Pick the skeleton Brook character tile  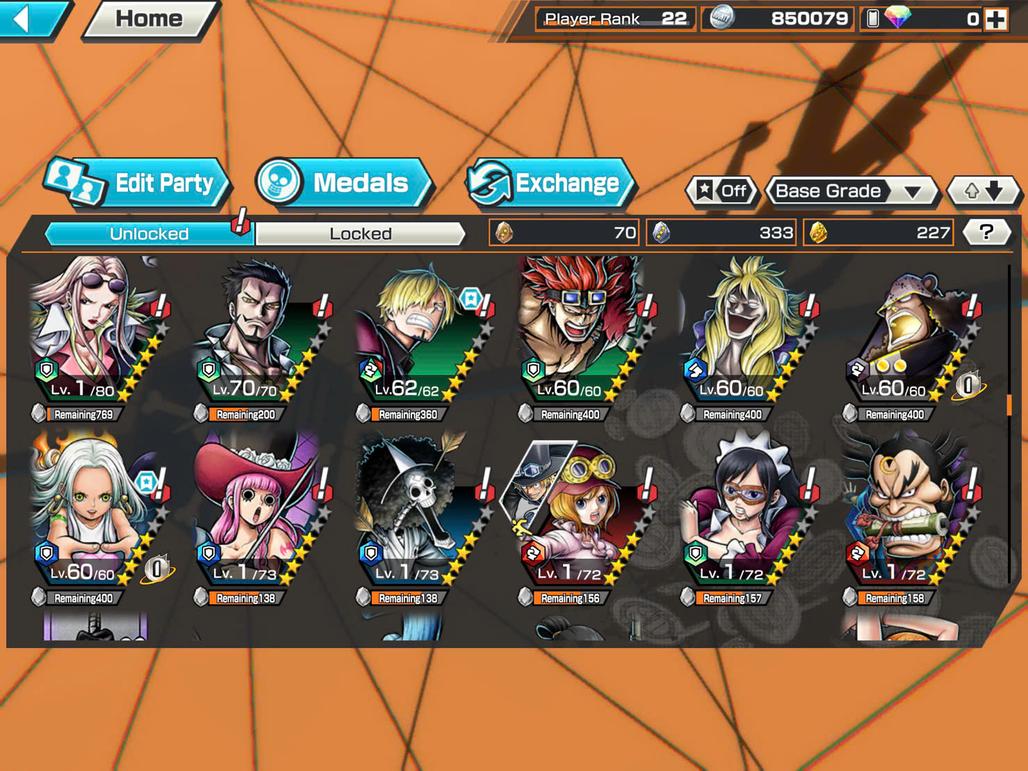(x=418, y=515)
